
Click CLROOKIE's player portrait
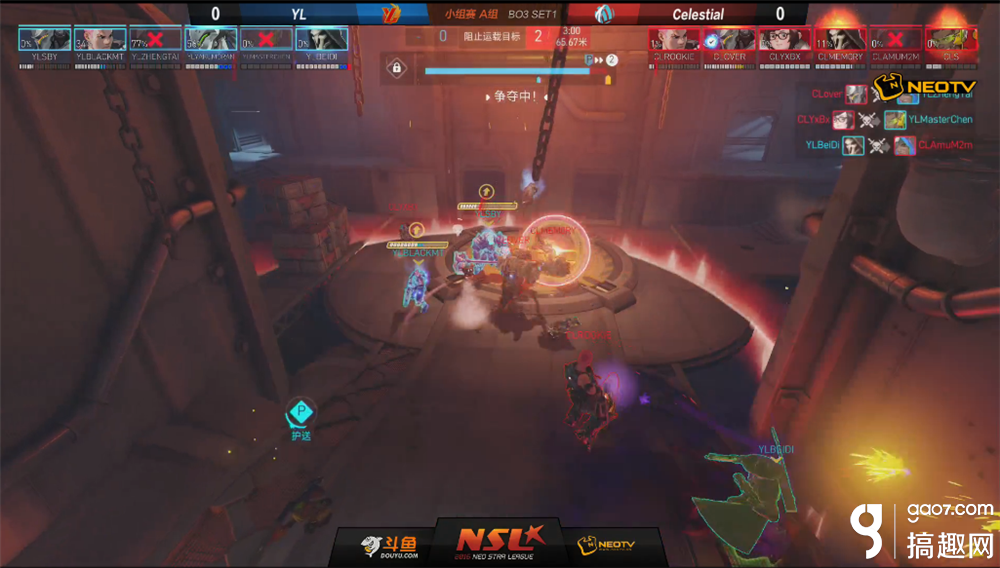pyautogui.click(x=674, y=39)
